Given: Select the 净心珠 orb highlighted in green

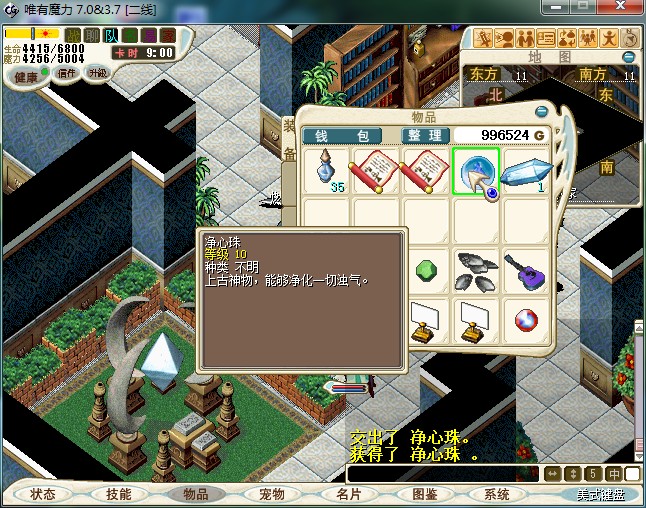Looking at the screenshot, I should 477,170.
